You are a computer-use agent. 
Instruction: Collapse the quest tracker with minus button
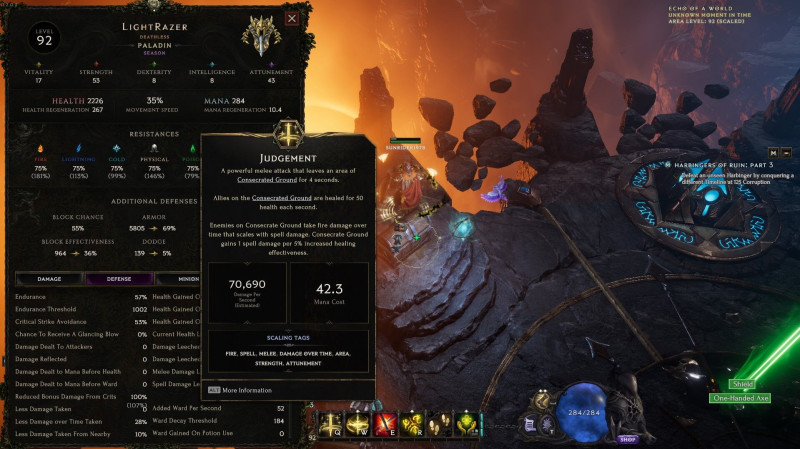pos(787,151)
